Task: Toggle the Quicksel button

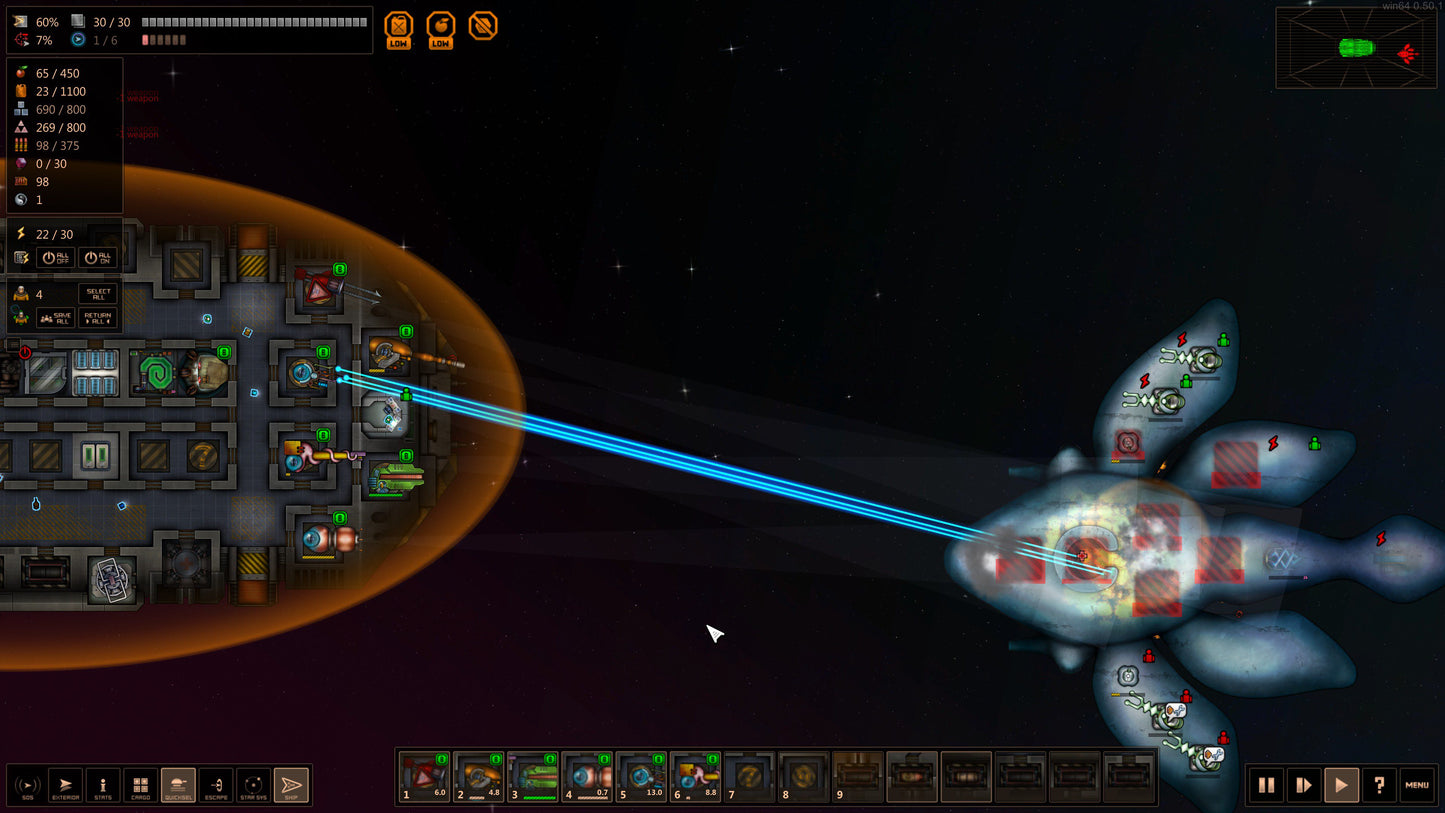Action: 178,785
